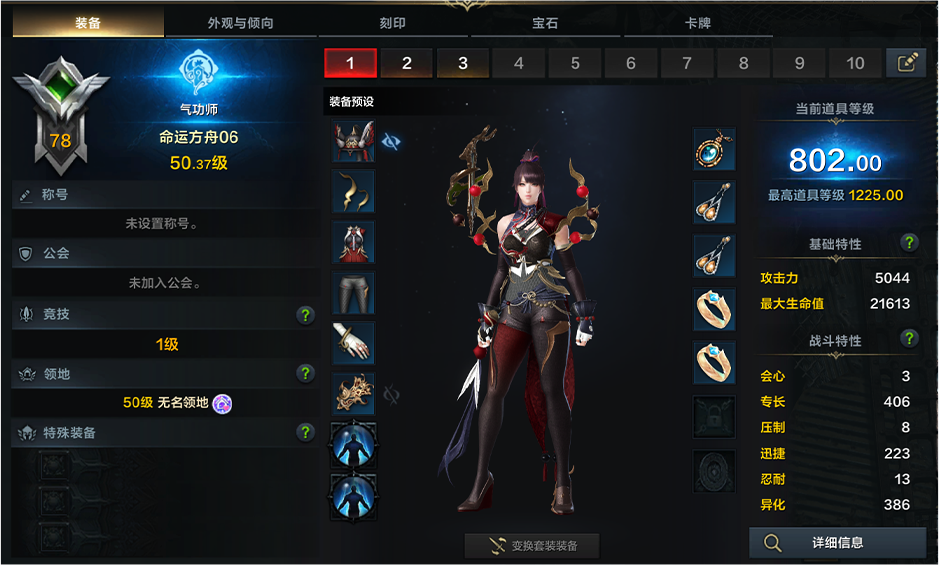Select the helmet equipment slot
This screenshot has height=565, width=939.
[x=353, y=142]
